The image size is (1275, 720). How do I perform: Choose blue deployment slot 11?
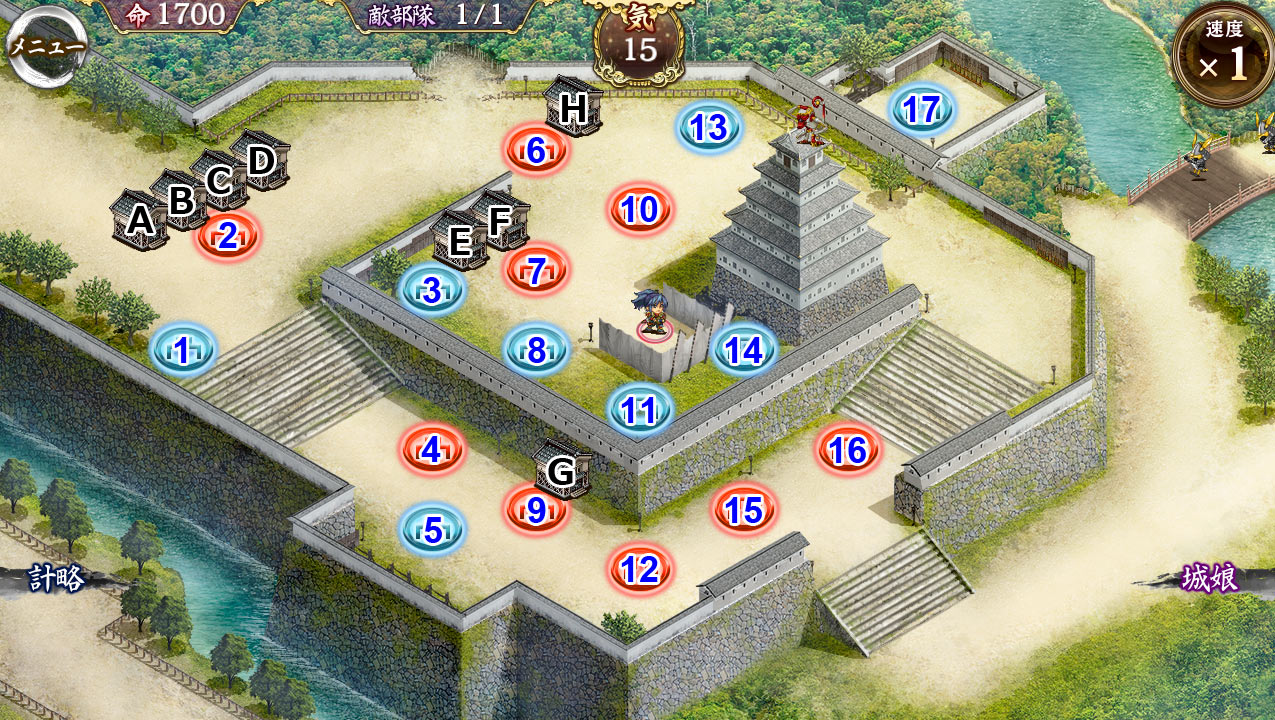coord(640,410)
